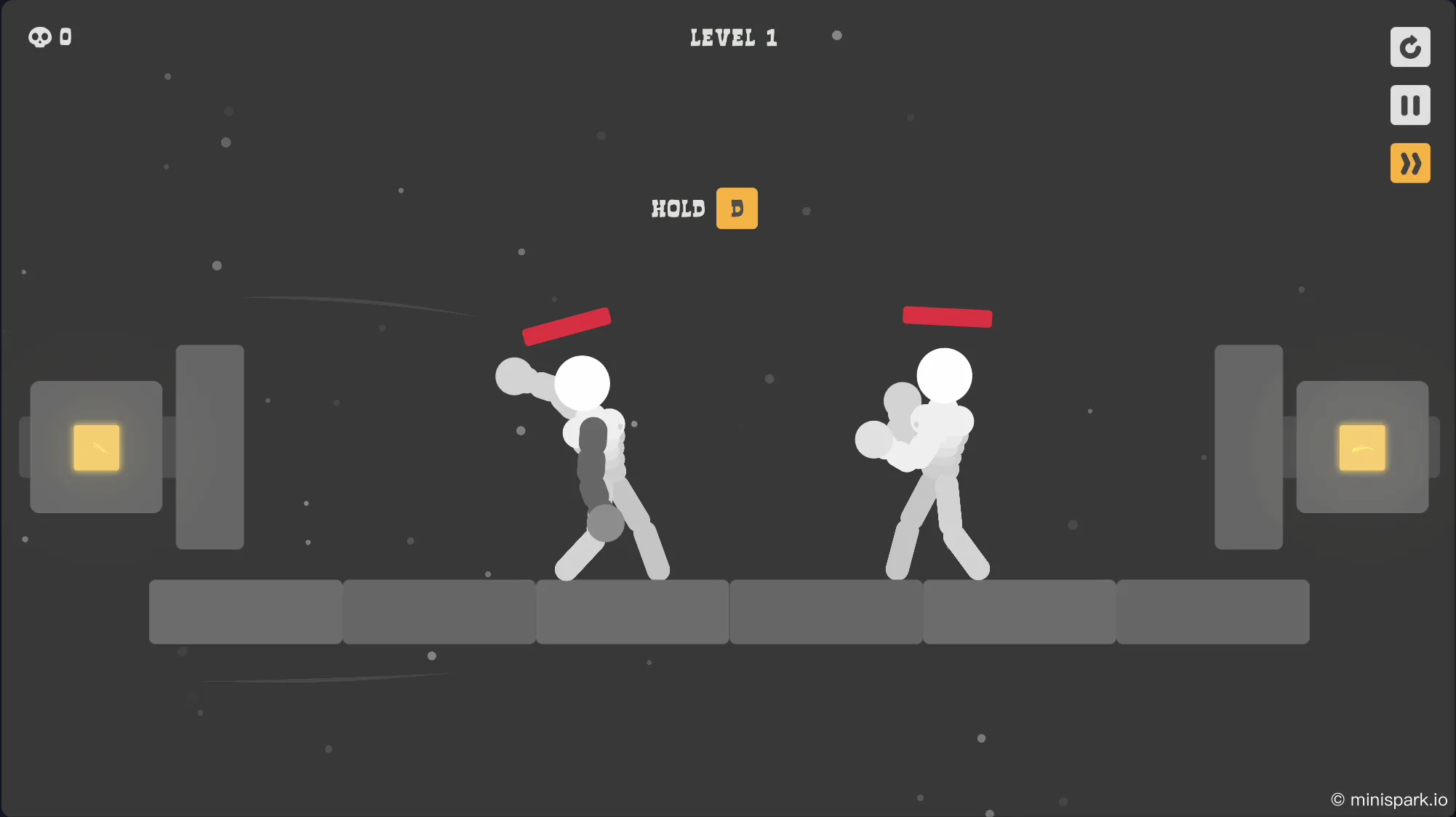Click the vertical pillar near the left panel

(209, 446)
